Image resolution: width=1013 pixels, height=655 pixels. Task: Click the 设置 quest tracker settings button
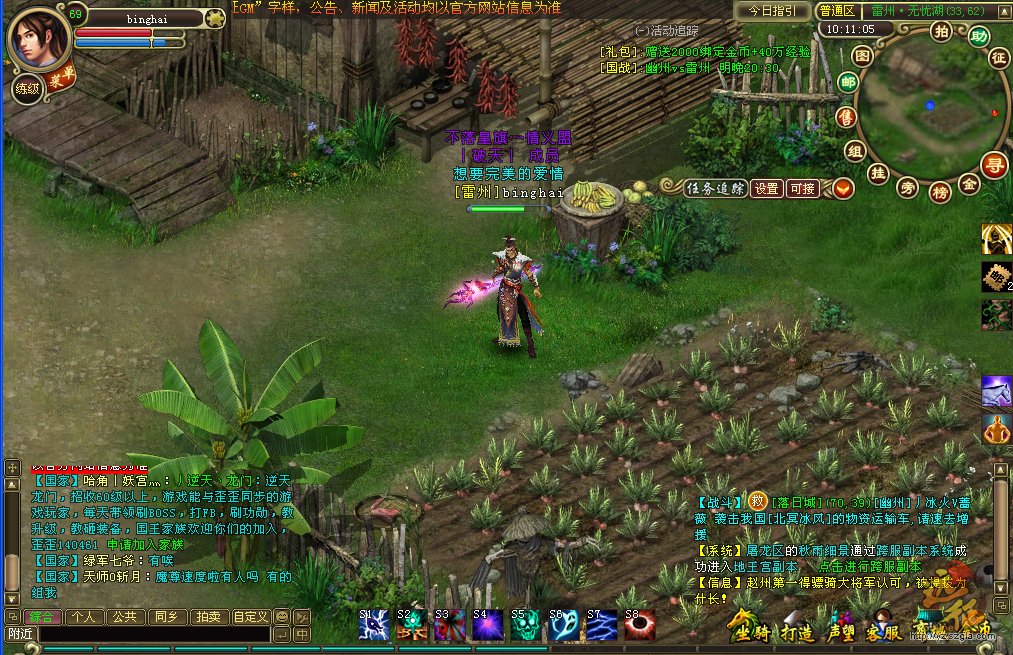point(766,188)
